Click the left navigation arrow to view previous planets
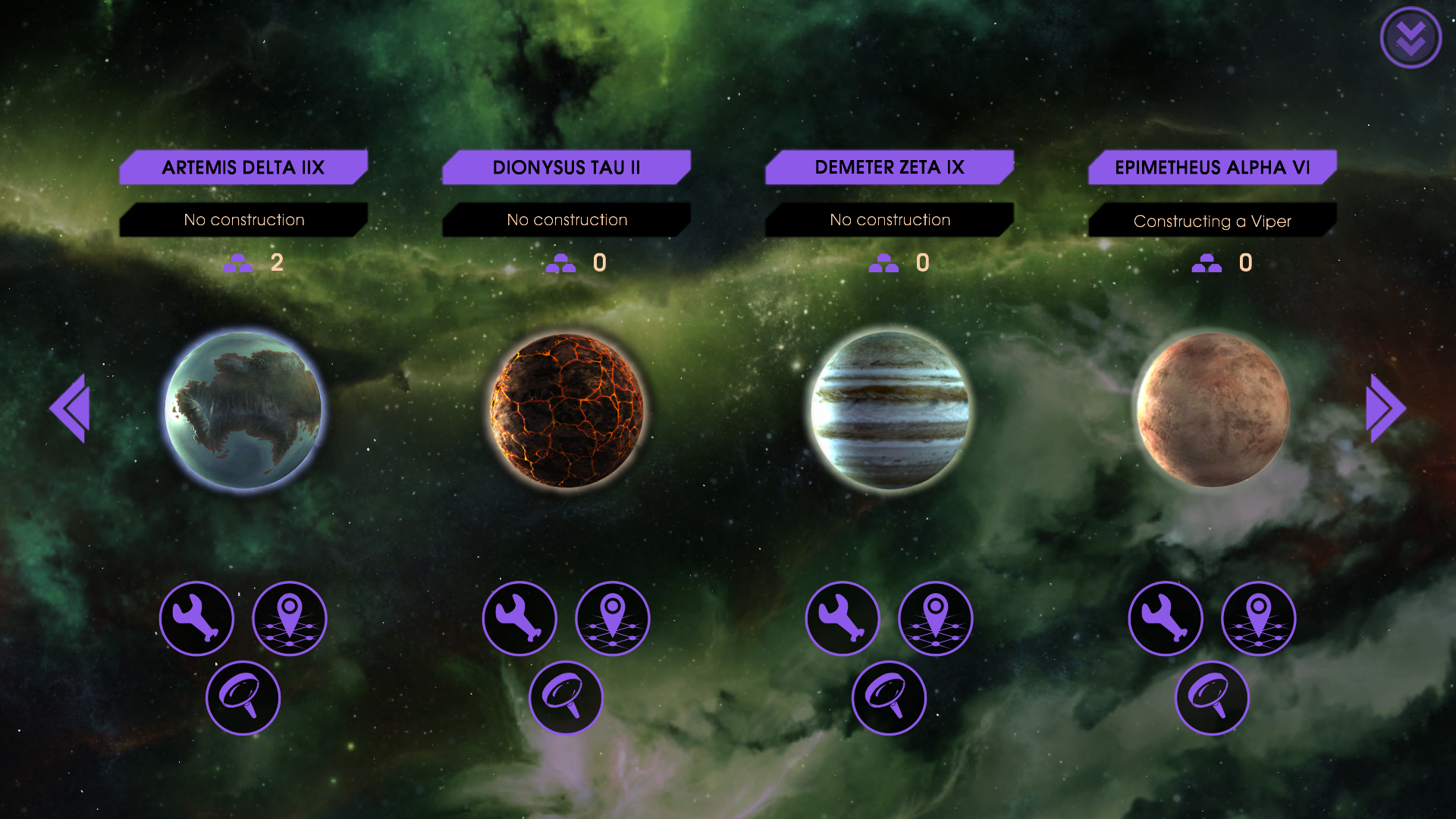This screenshot has width=1456, height=819. [69, 408]
